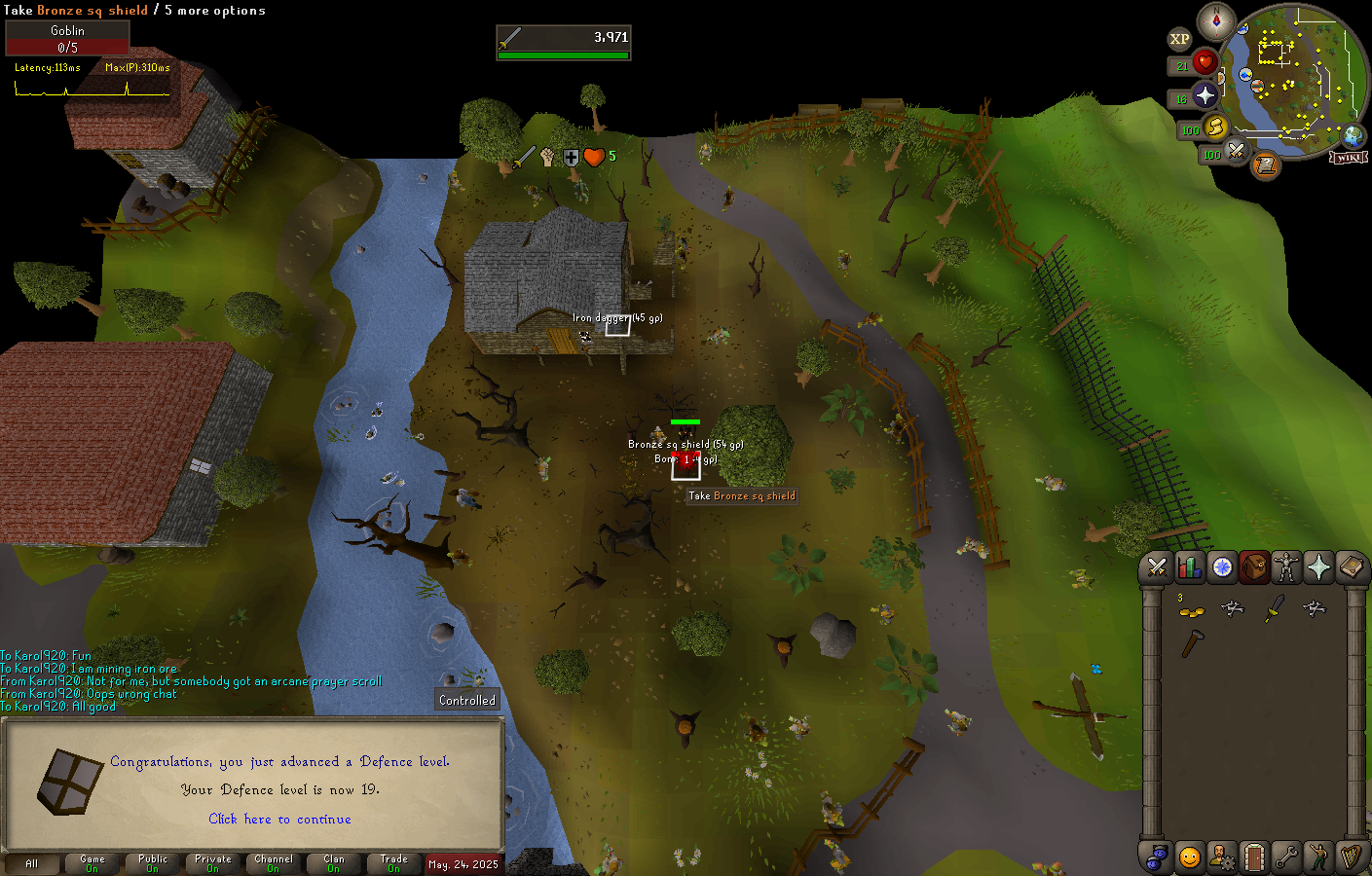
Task: Click the compass to face north
Action: coord(1216,20)
